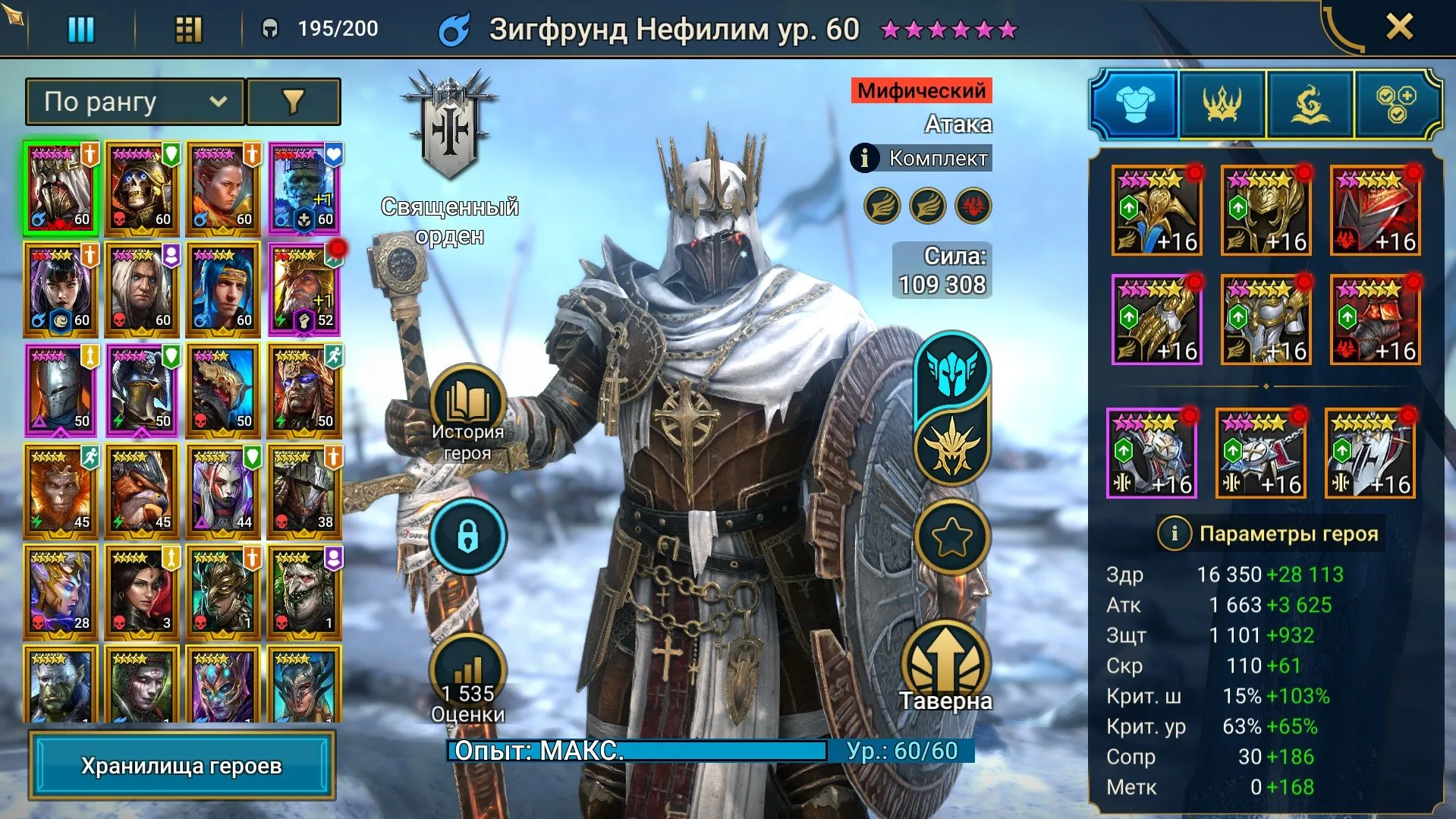
Task: Toggle the champion lock padlock
Action: [468, 535]
